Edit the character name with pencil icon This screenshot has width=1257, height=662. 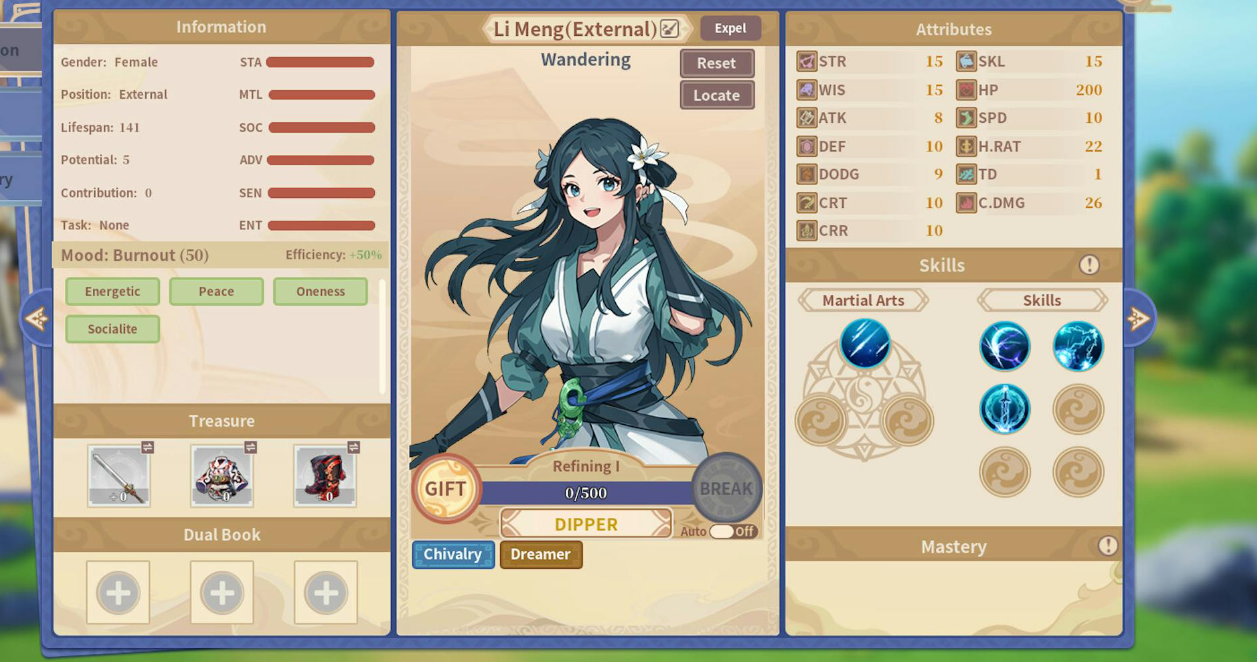tap(670, 29)
